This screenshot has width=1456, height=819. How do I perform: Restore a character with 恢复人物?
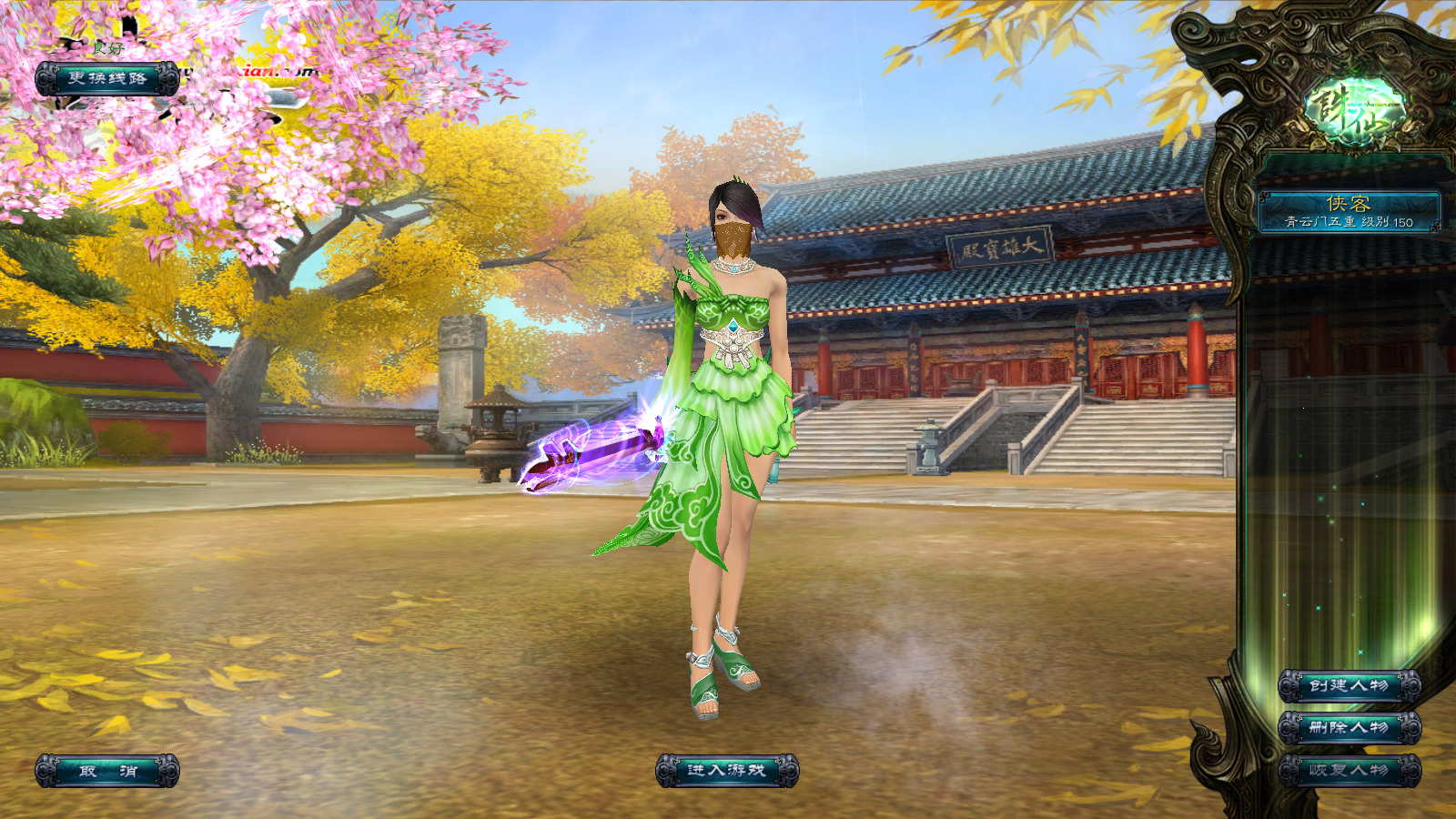(x=1349, y=771)
